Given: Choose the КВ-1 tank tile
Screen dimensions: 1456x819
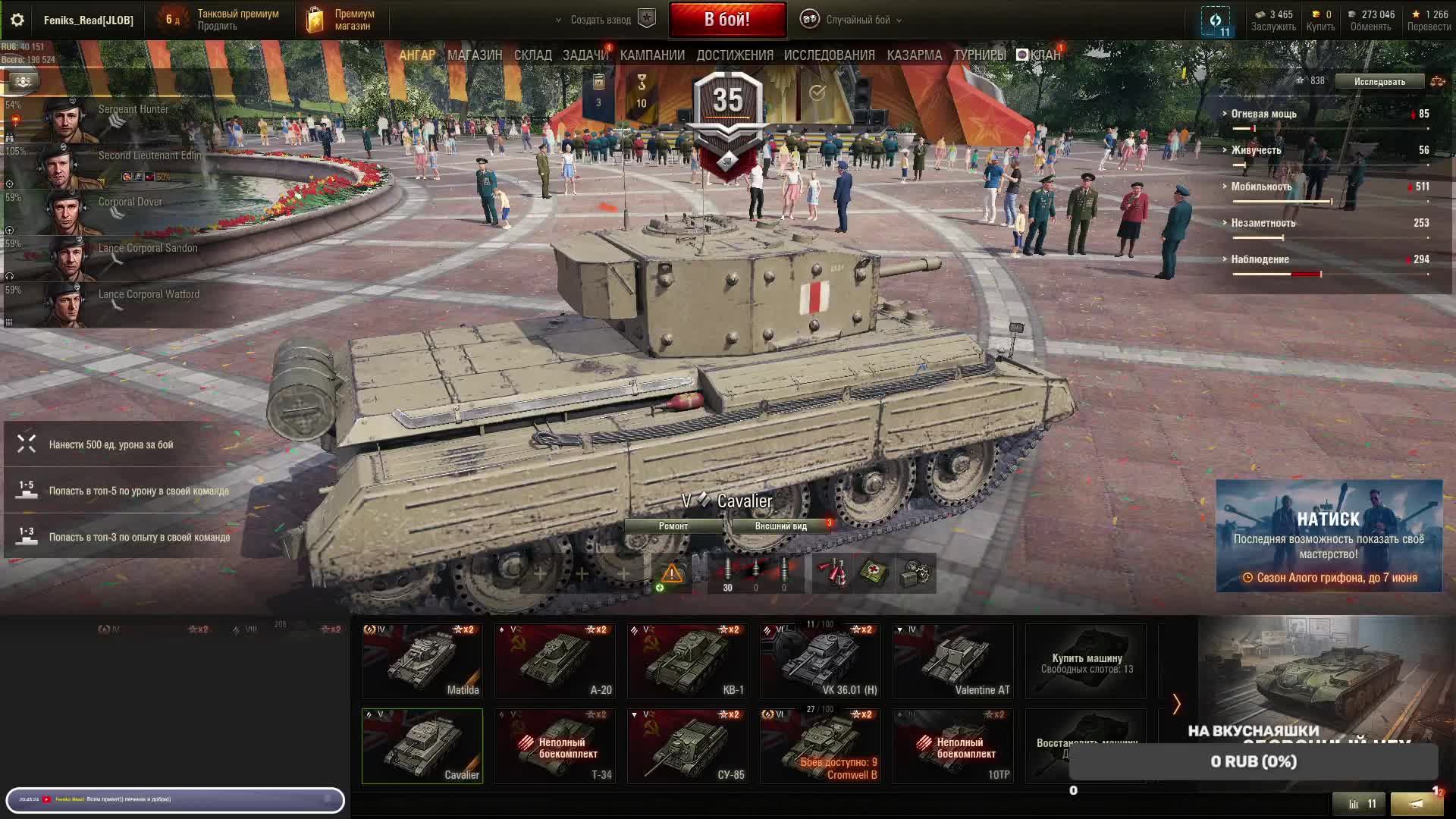Looking at the screenshot, I should [688, 661].
